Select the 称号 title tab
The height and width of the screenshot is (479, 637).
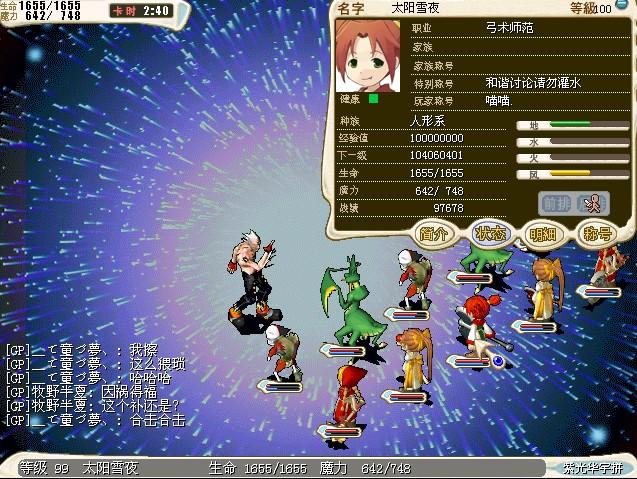tap(597, 235)
